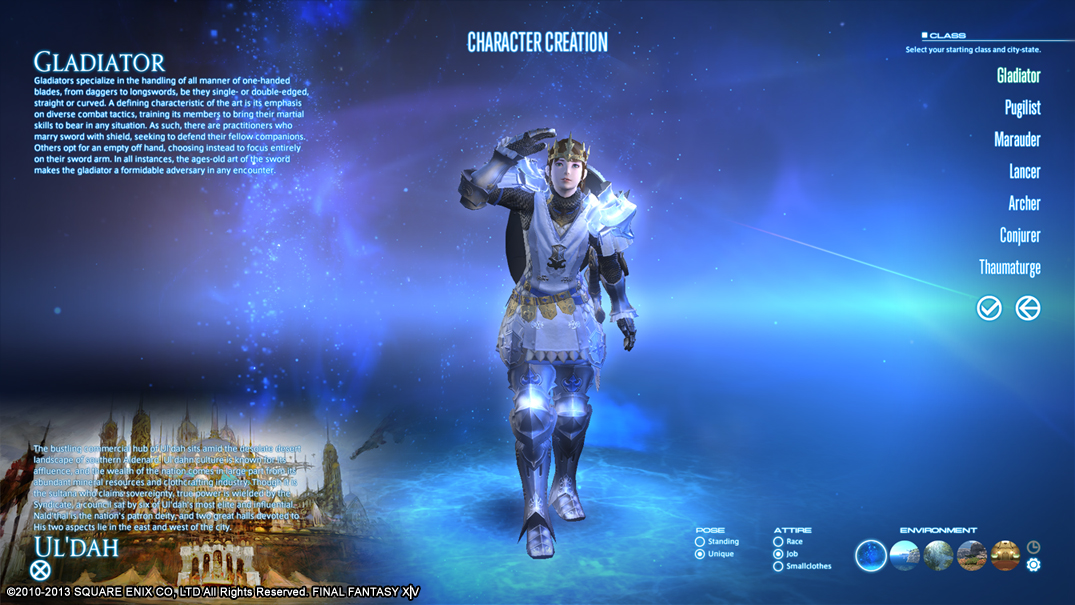Pick the Marauder class
The height and width of the screenshot is (605, 1075).
click(x=1017, y=140)
